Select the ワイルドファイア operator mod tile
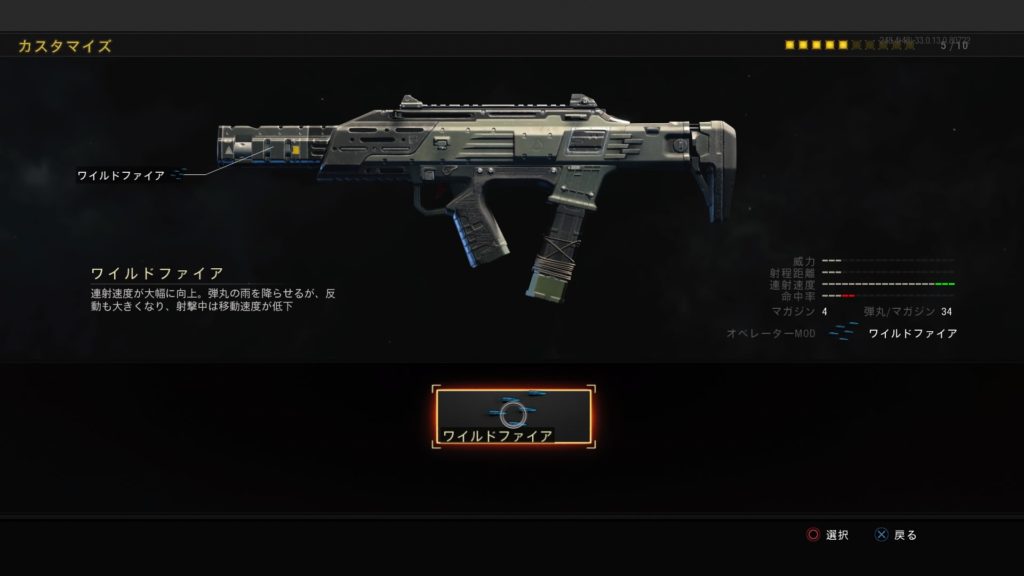 [x=513, y=417]
